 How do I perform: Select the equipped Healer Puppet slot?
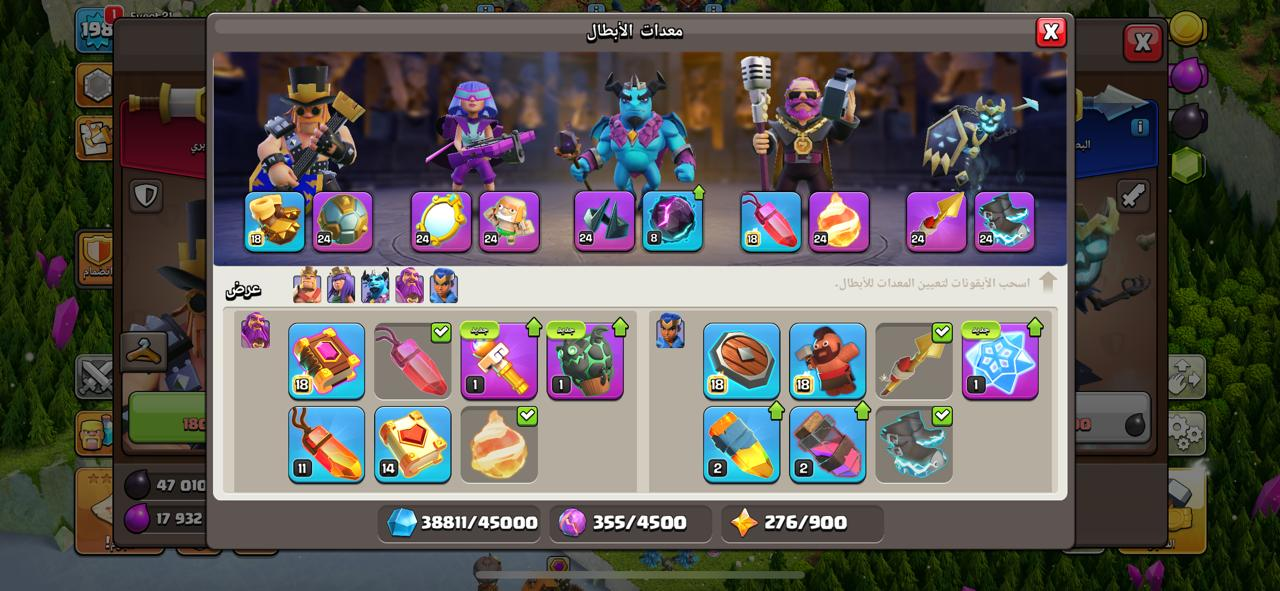click(509, 221)
